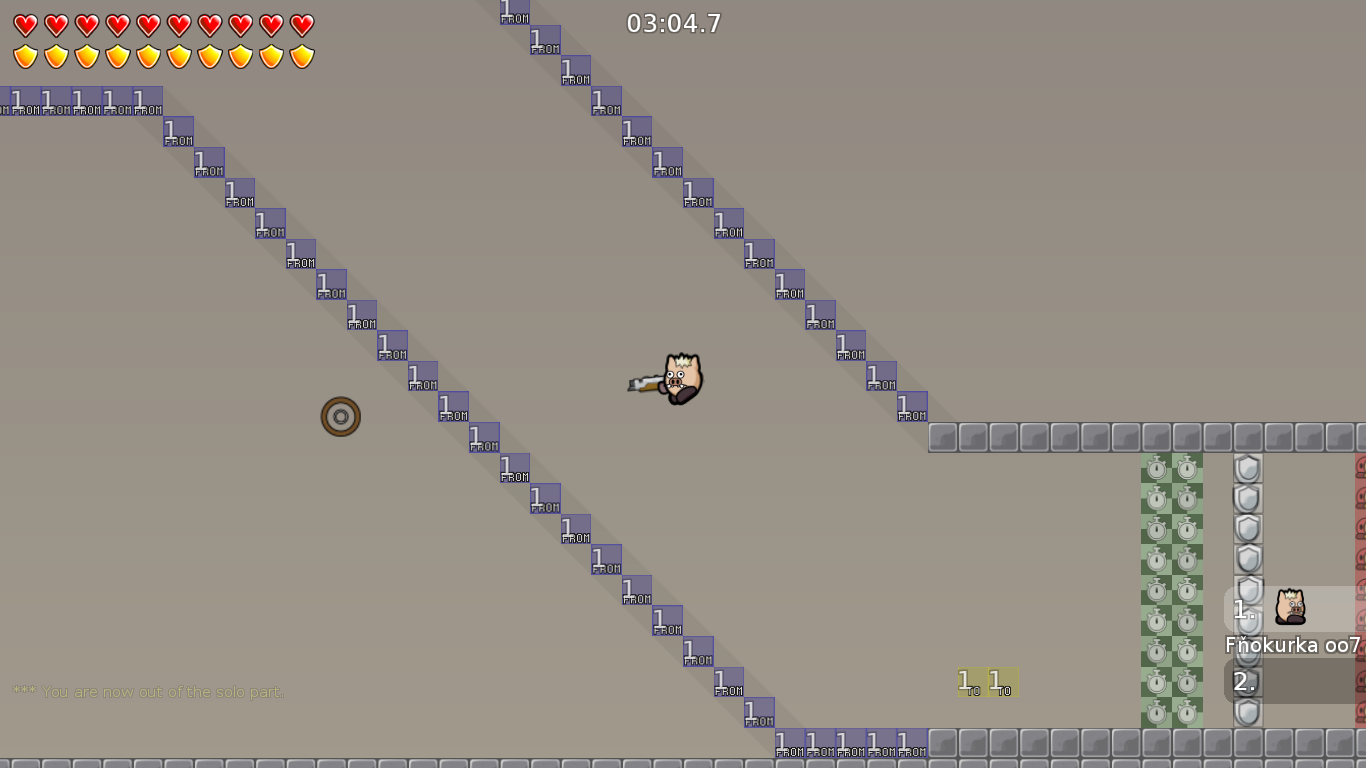The image size is (1366, 768).
Task: Select the empty 2nd place scoreboard slot
Action: 1292,681
